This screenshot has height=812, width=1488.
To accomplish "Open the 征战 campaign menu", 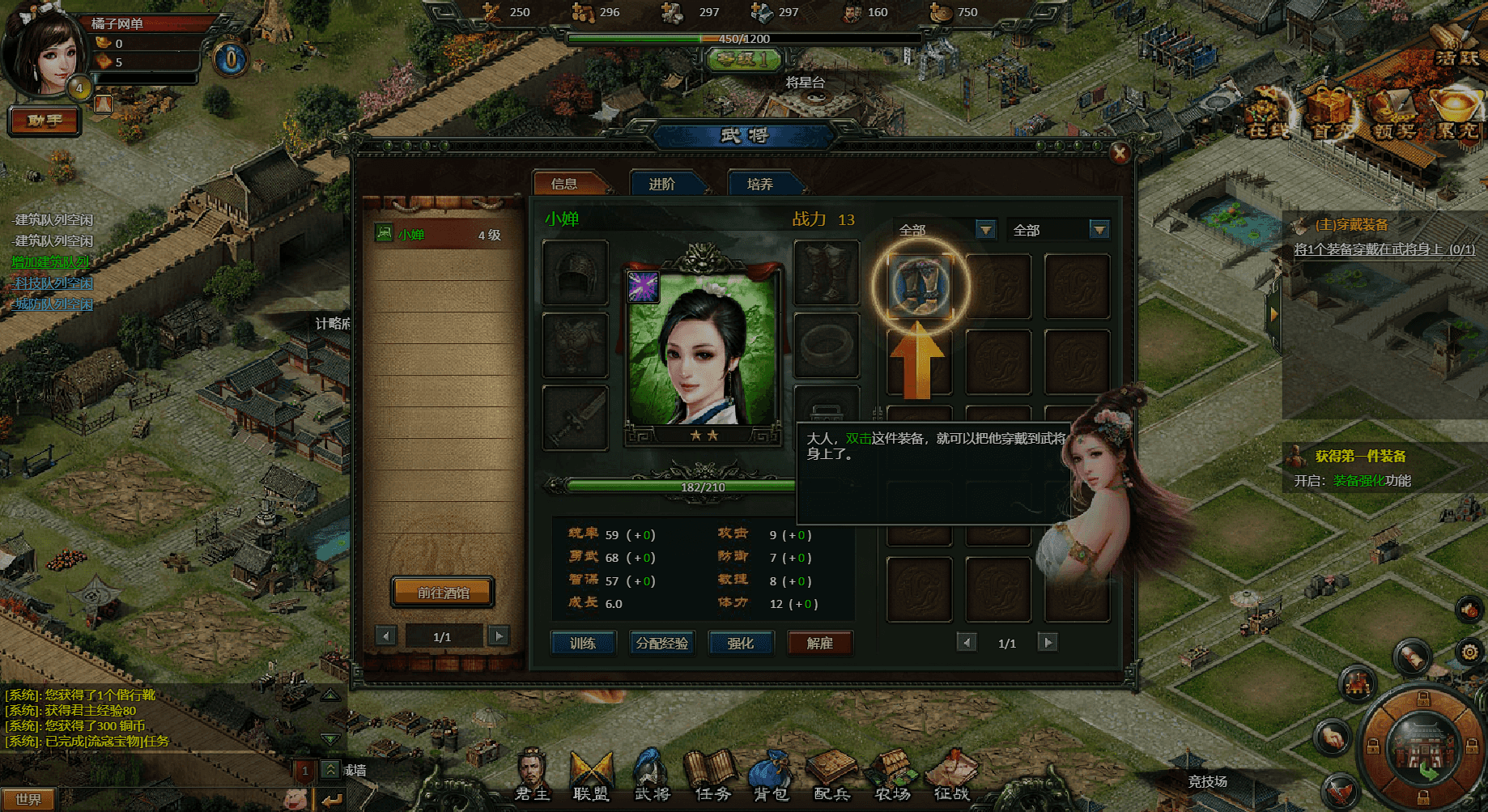I will 952,777.
